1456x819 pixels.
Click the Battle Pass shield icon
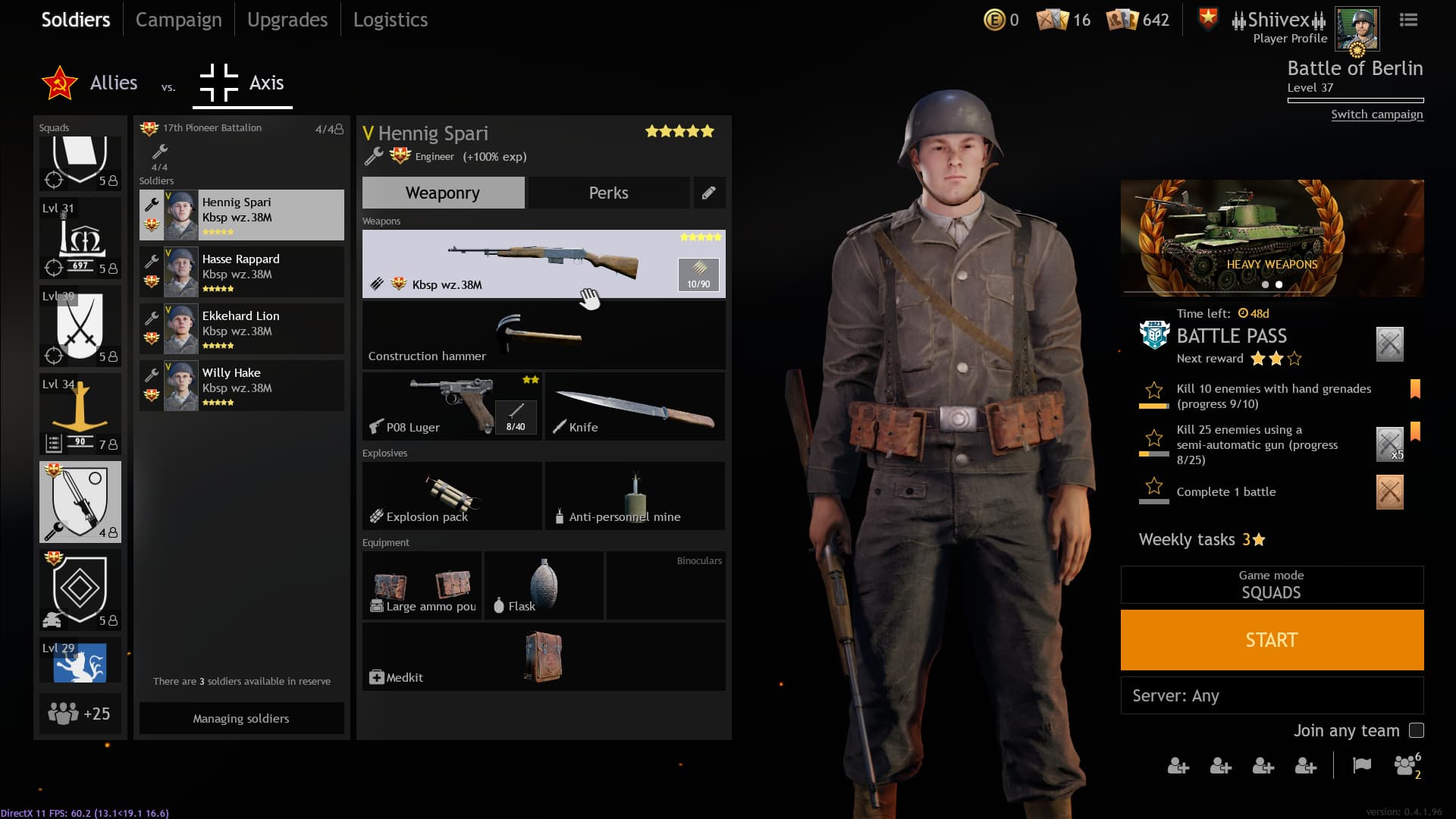click(1153, 336)
